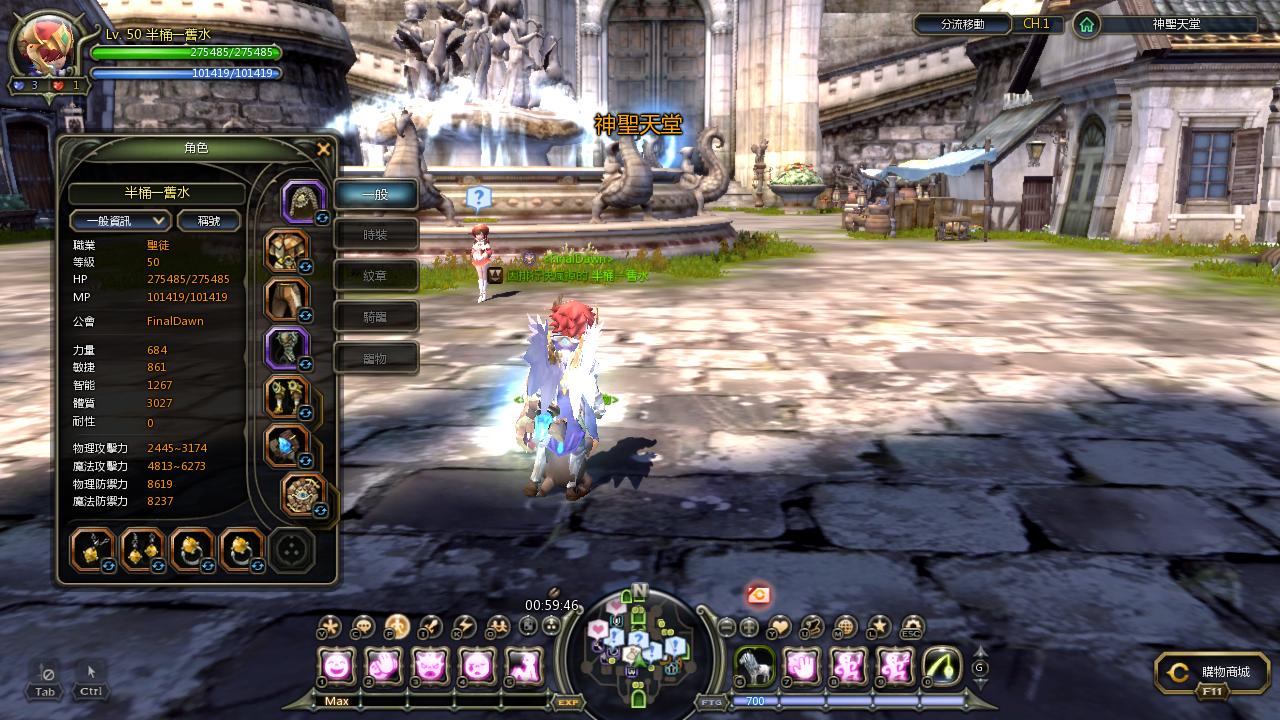Screen dimensions: 1280x720
Task: Use the angry face emote slot
Action: 431,666
